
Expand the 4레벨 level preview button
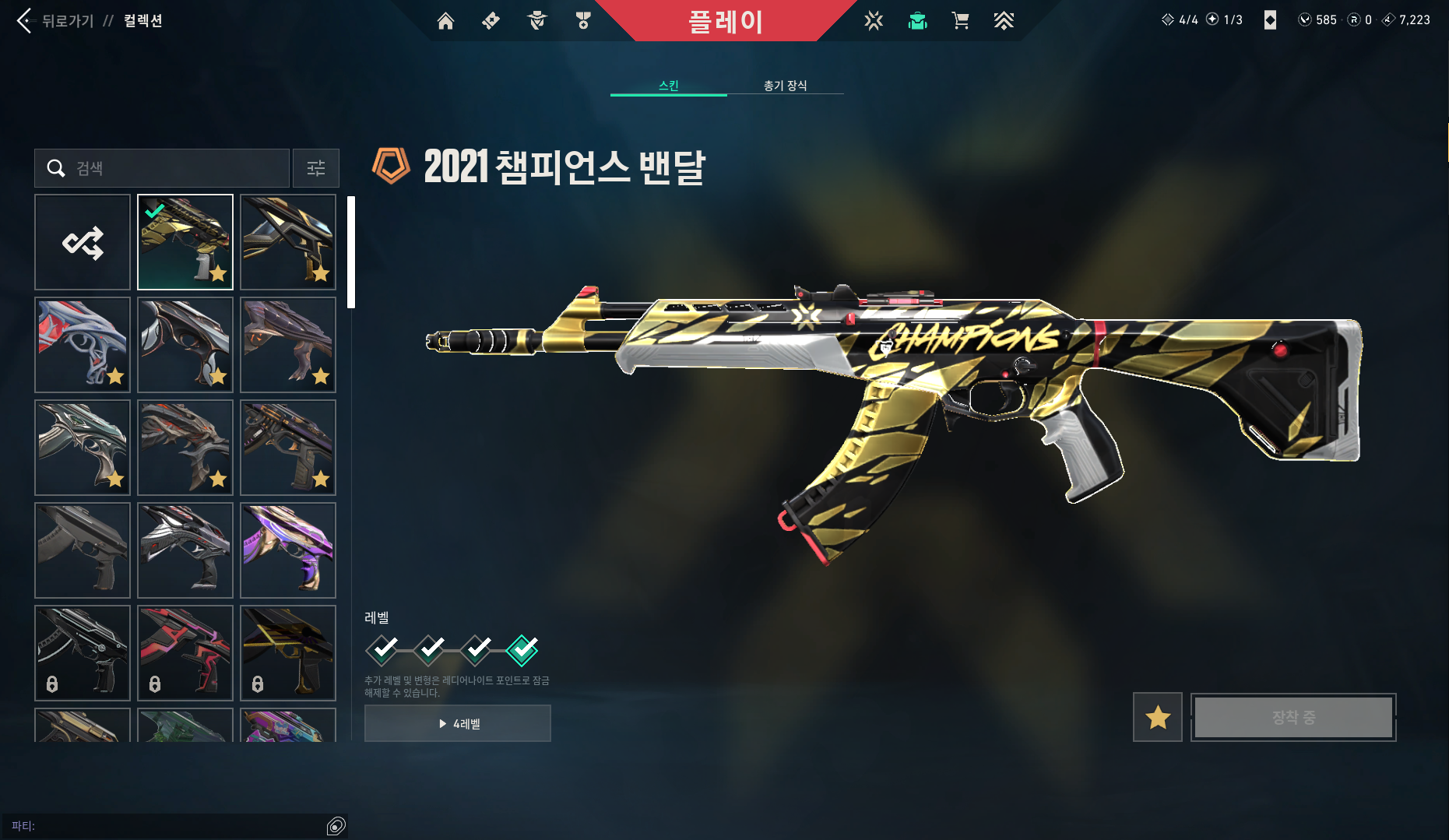(457, 722)
